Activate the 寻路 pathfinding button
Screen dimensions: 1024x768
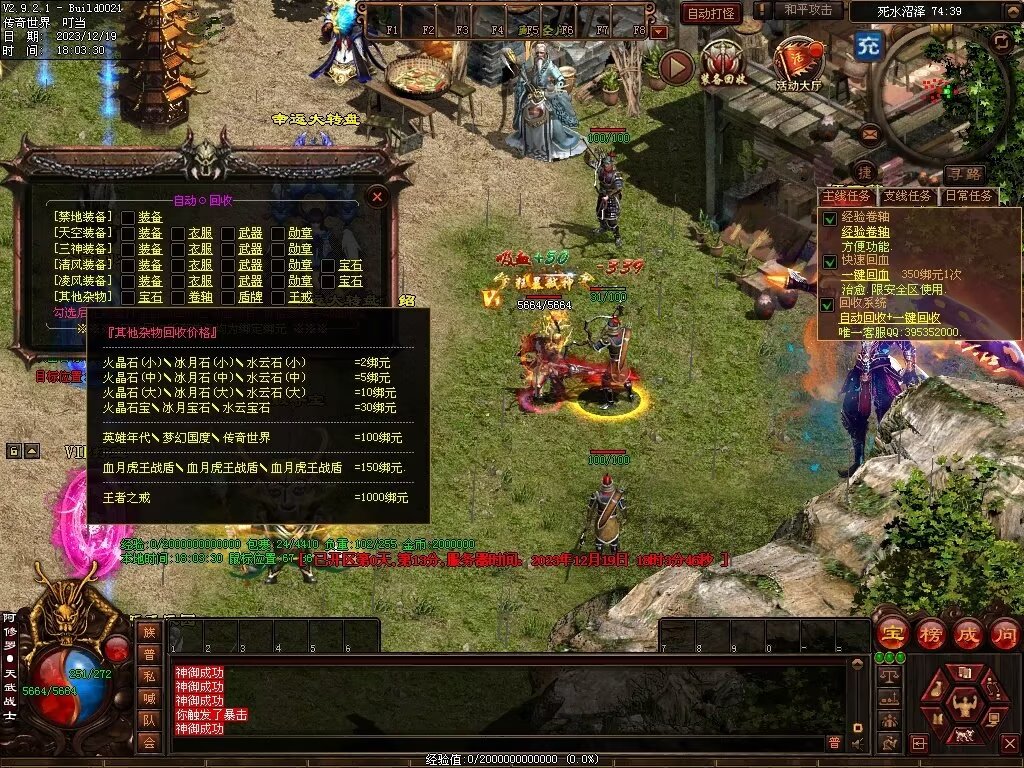[965, 174]
